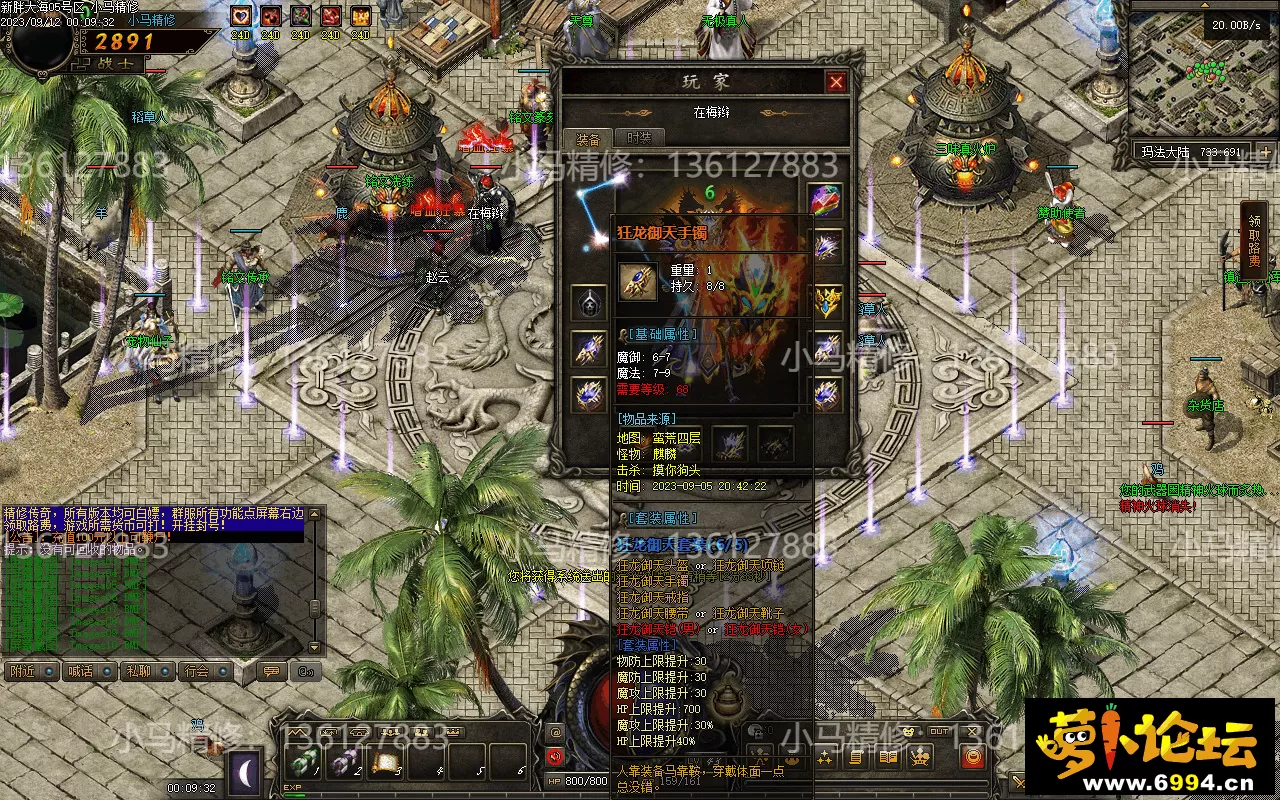Click the OUT logout button
This screenshot has height=800, width=1280.
(939, 733)
